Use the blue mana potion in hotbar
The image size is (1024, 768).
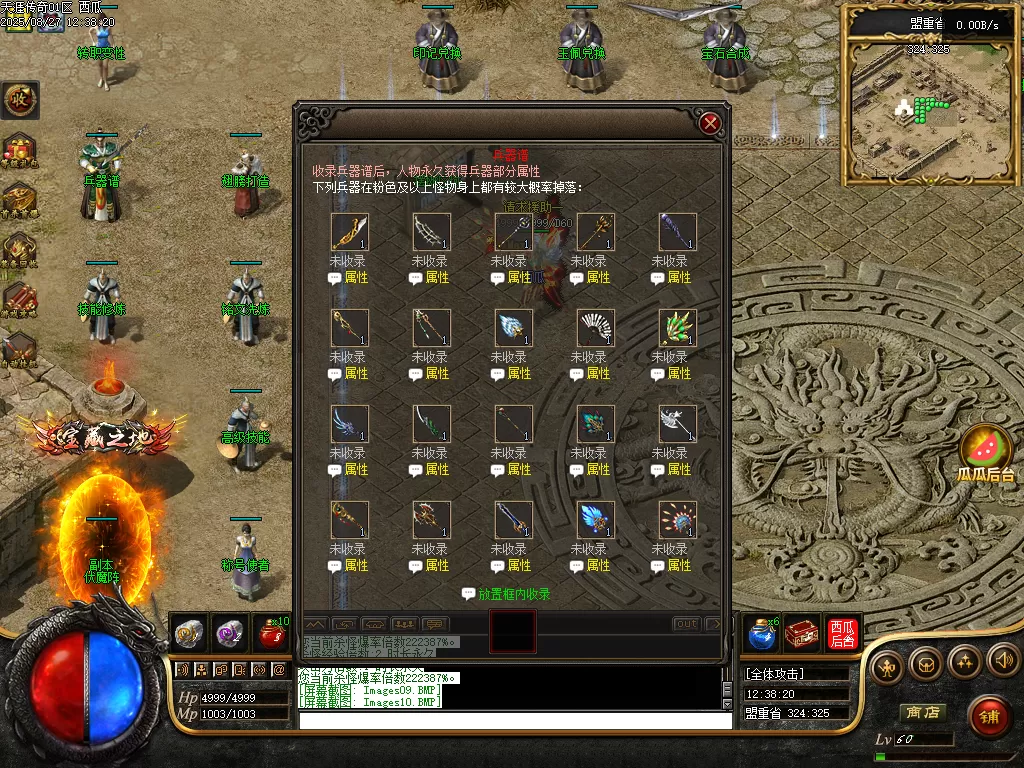tap(762, 633)
